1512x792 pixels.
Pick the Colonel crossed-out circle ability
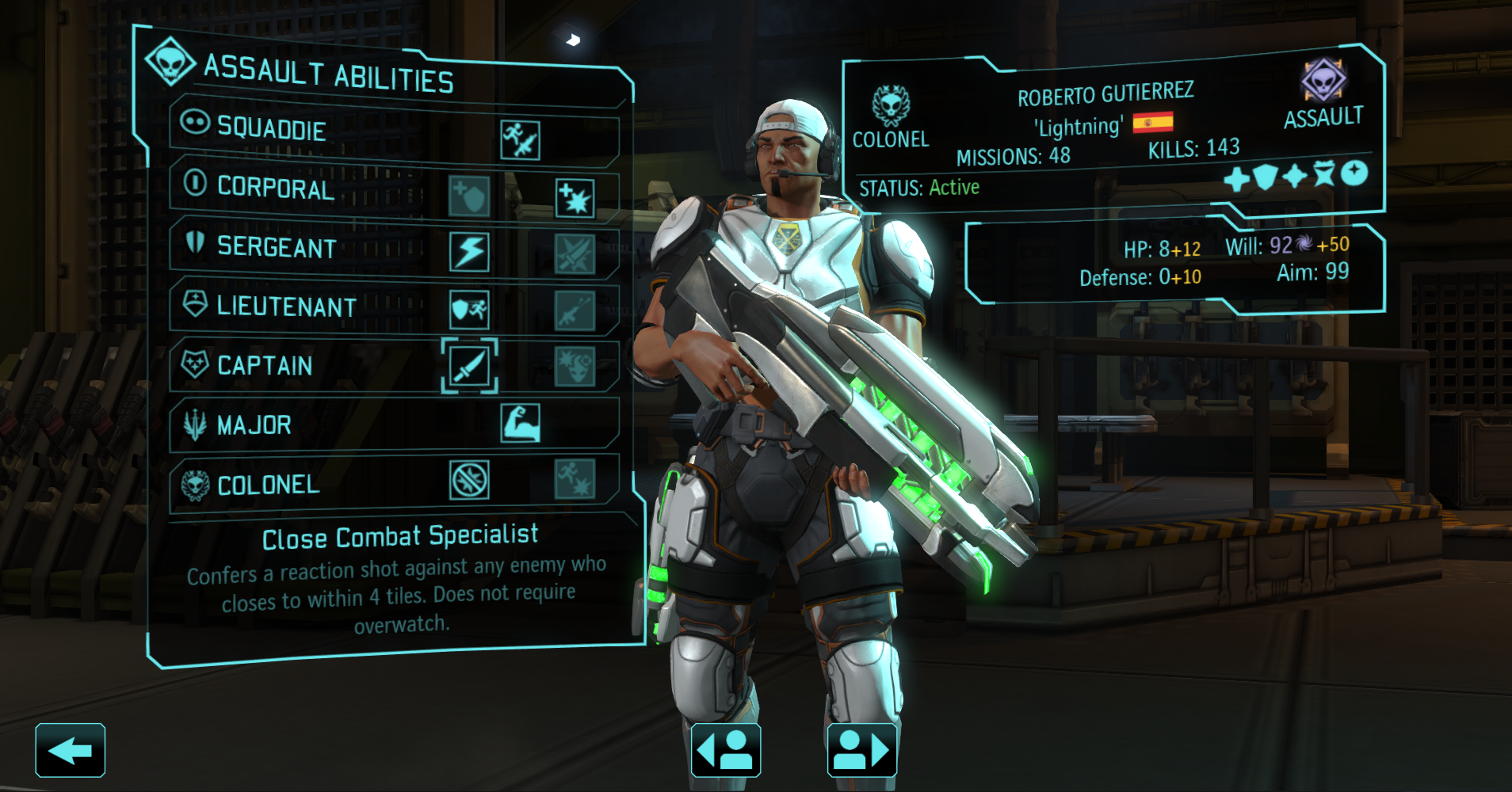click(x=469, y=480)
